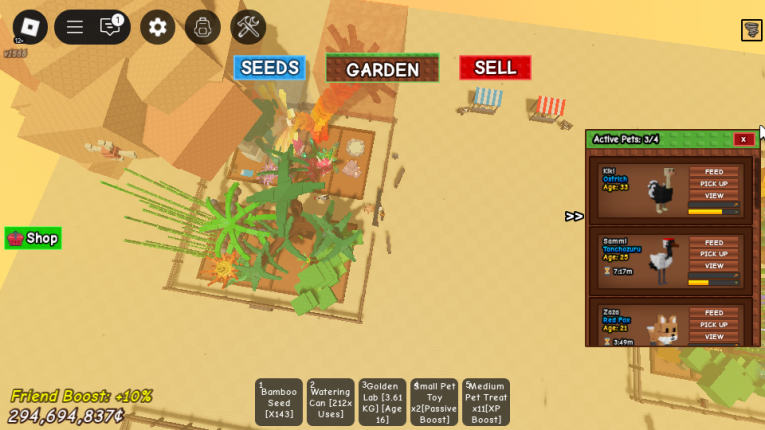Click the red SELL button
765x430 pixels.
pos(495,68)
